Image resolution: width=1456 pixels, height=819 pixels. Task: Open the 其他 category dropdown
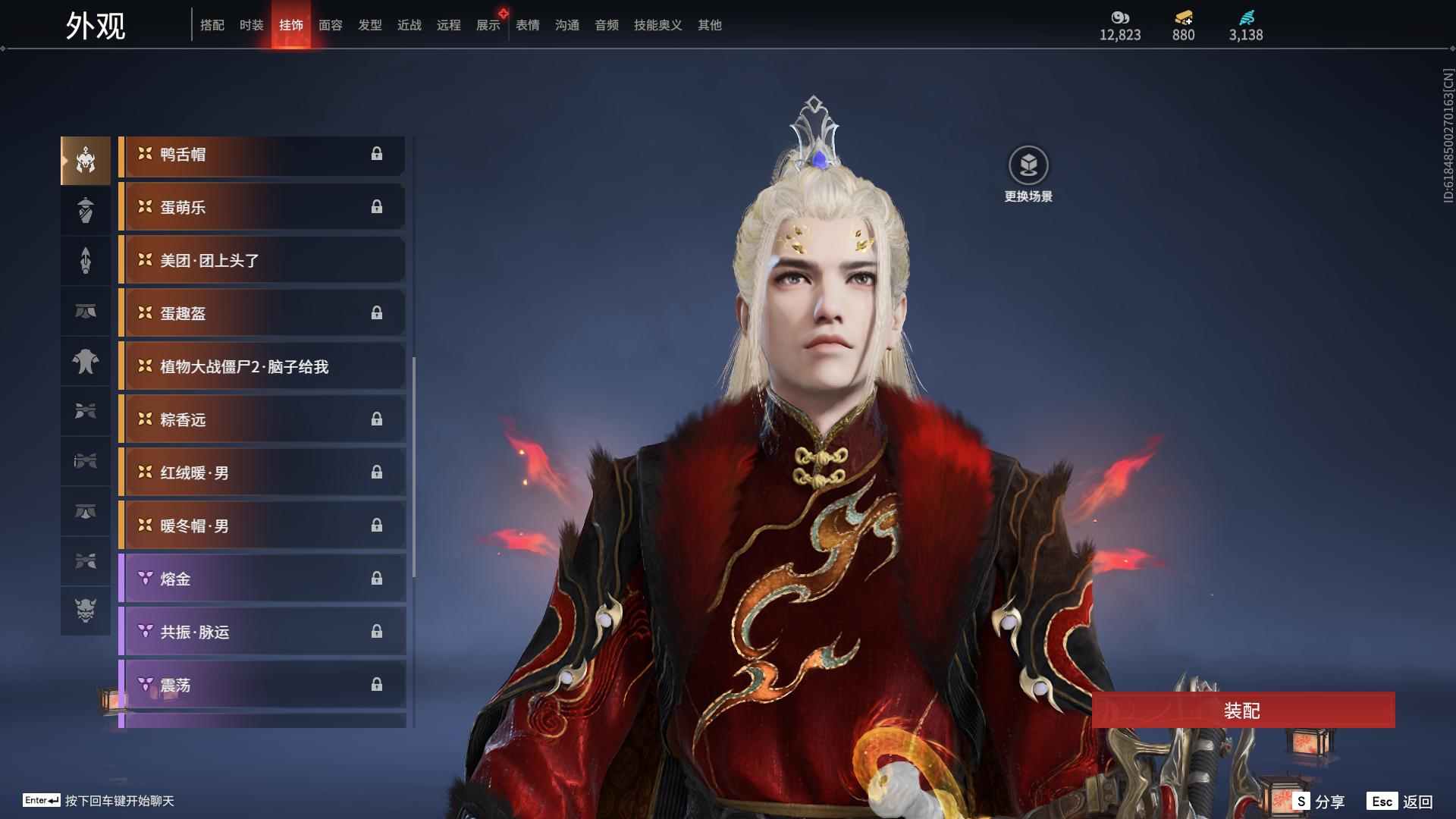pyautogui.click(x=708, y=25)
